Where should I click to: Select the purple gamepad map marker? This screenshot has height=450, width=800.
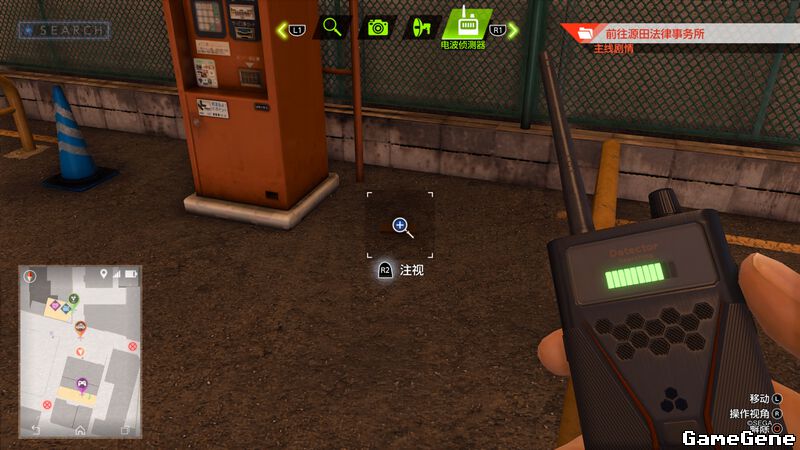point(81,383)
